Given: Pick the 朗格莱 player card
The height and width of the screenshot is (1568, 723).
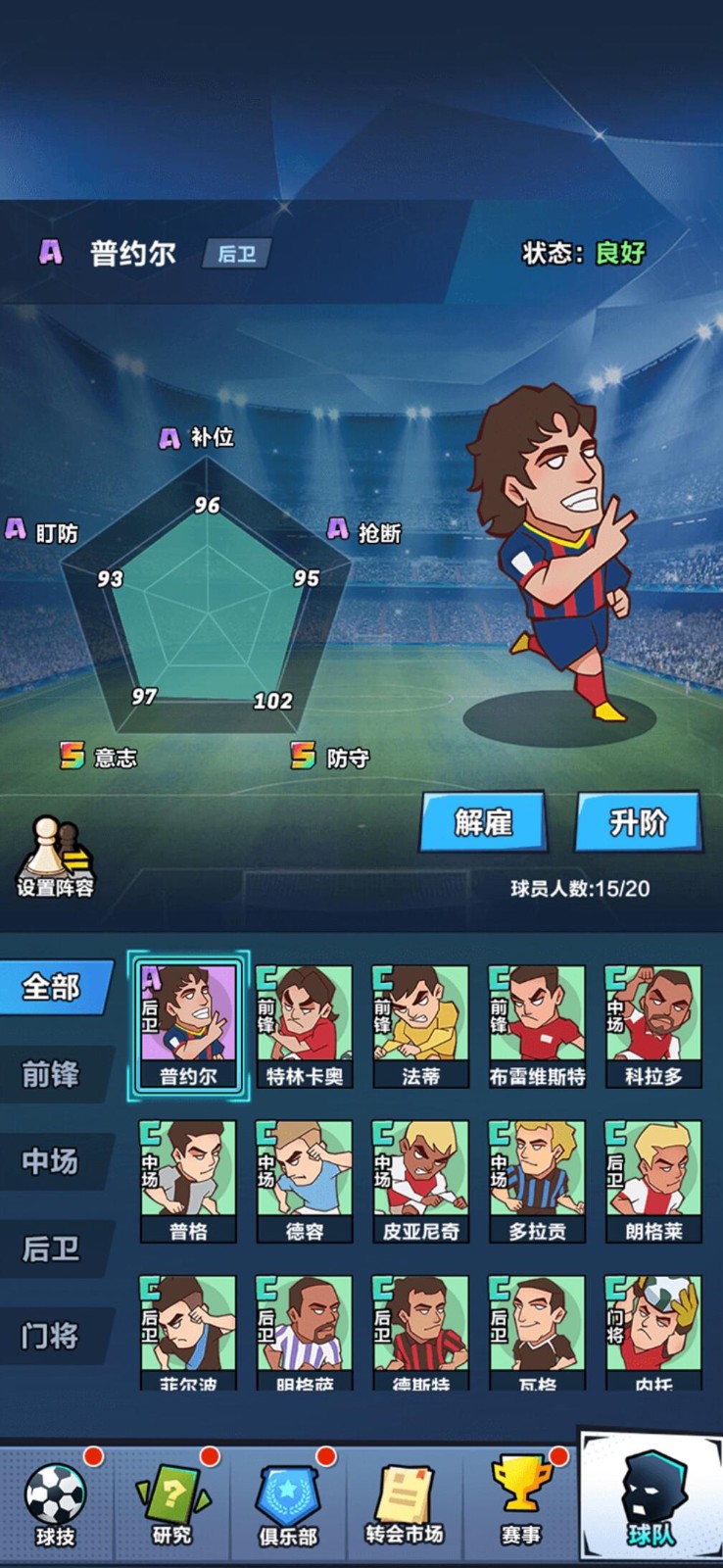Looking at the screenshot, I should coord(653,1181).
